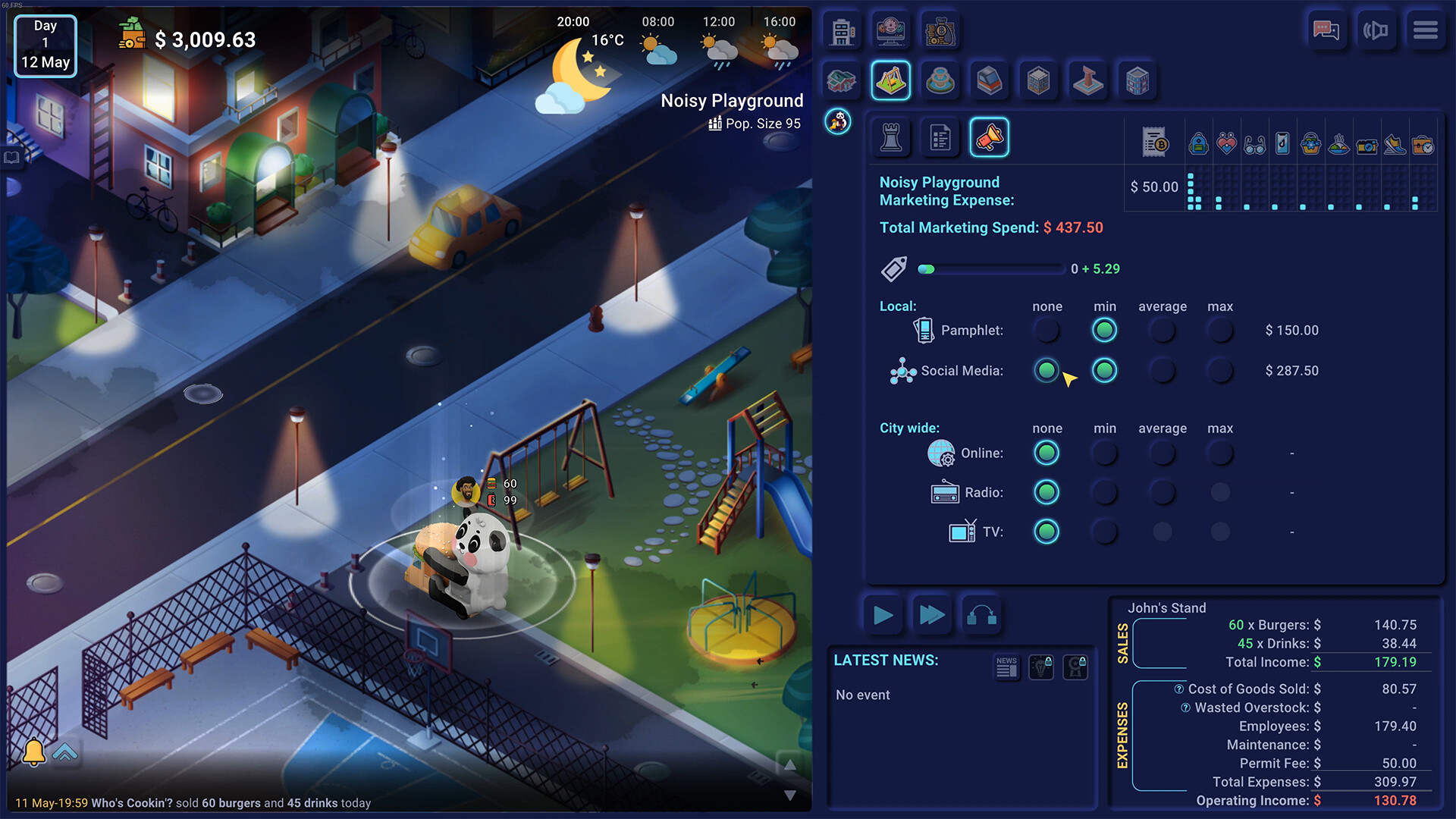
Task: Click the Bitcoin receipt expense icon
Action: 1153,143
